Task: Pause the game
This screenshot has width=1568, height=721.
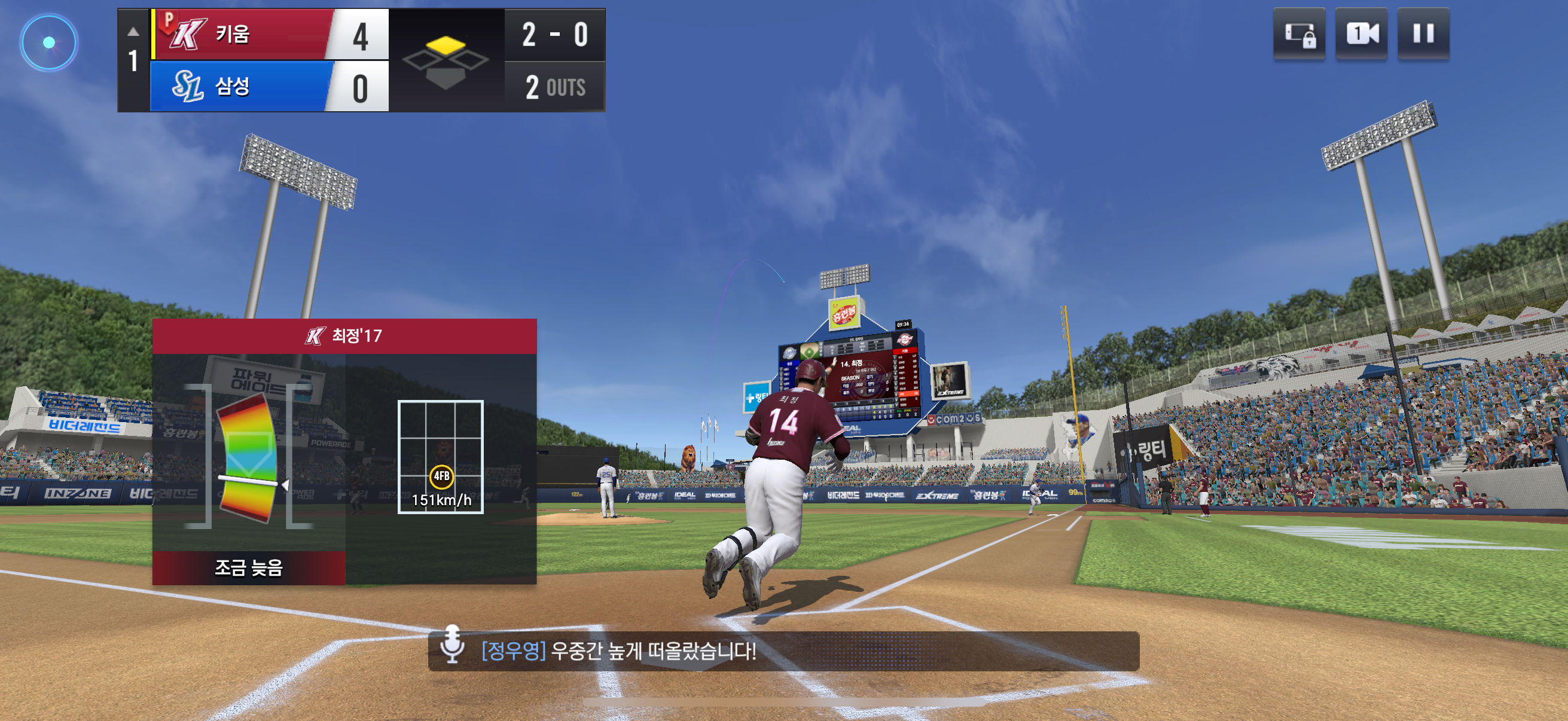Action: point(1423,33)
